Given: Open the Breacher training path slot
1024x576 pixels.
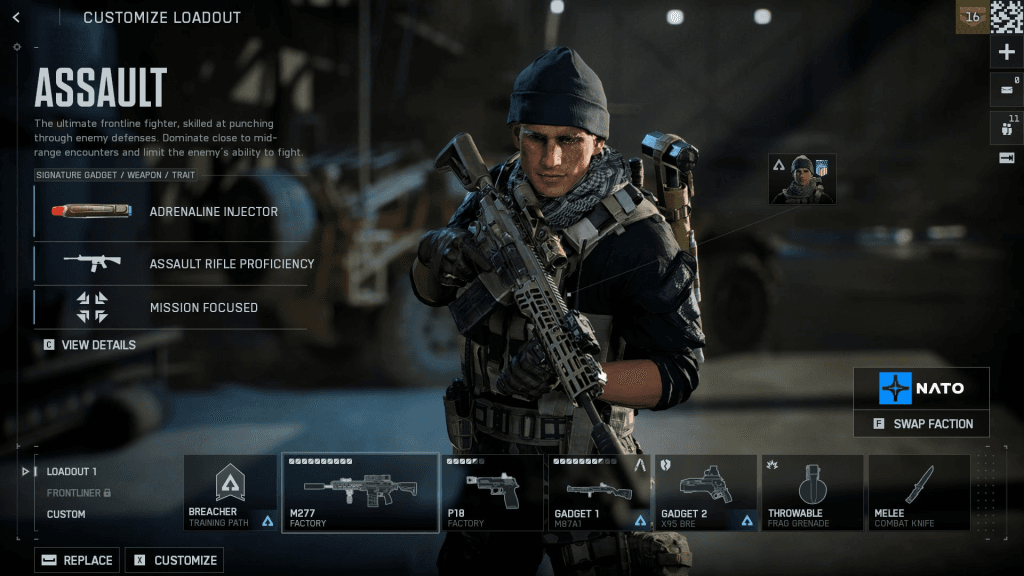Looking at the screenshot, I should tap(231, 493).
